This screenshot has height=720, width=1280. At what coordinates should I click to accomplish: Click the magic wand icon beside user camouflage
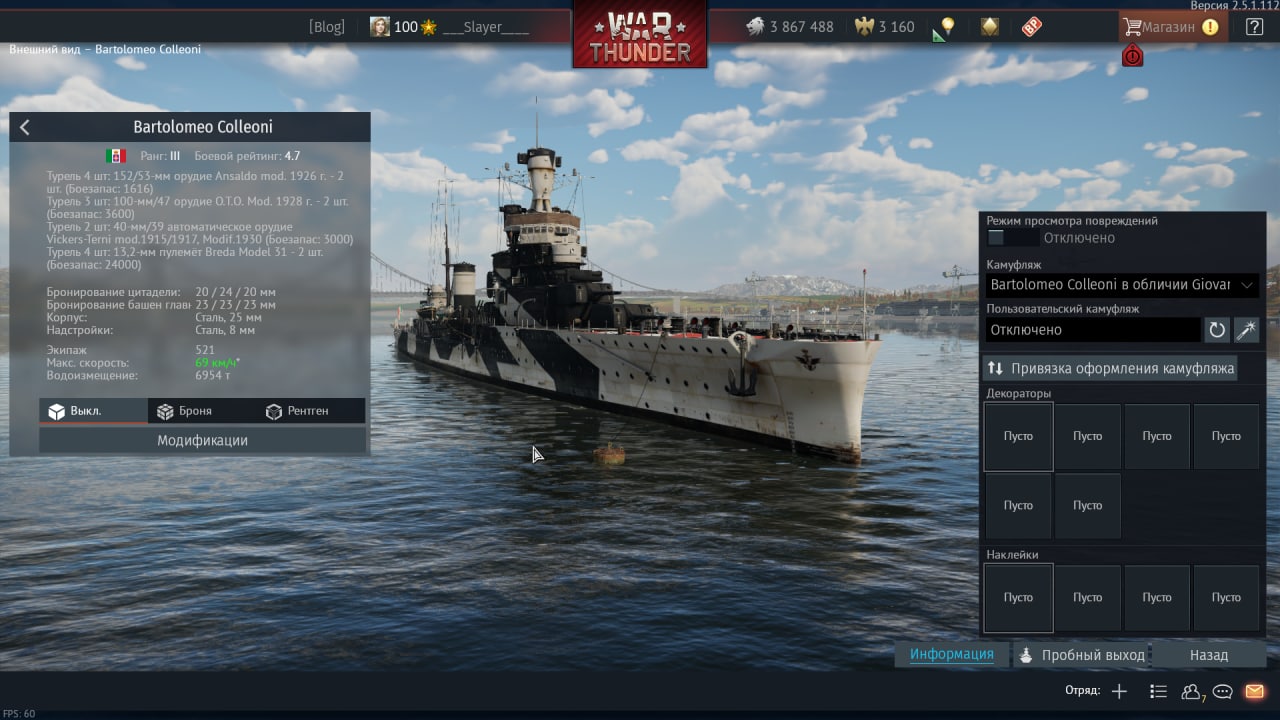tap(1246, 330)
